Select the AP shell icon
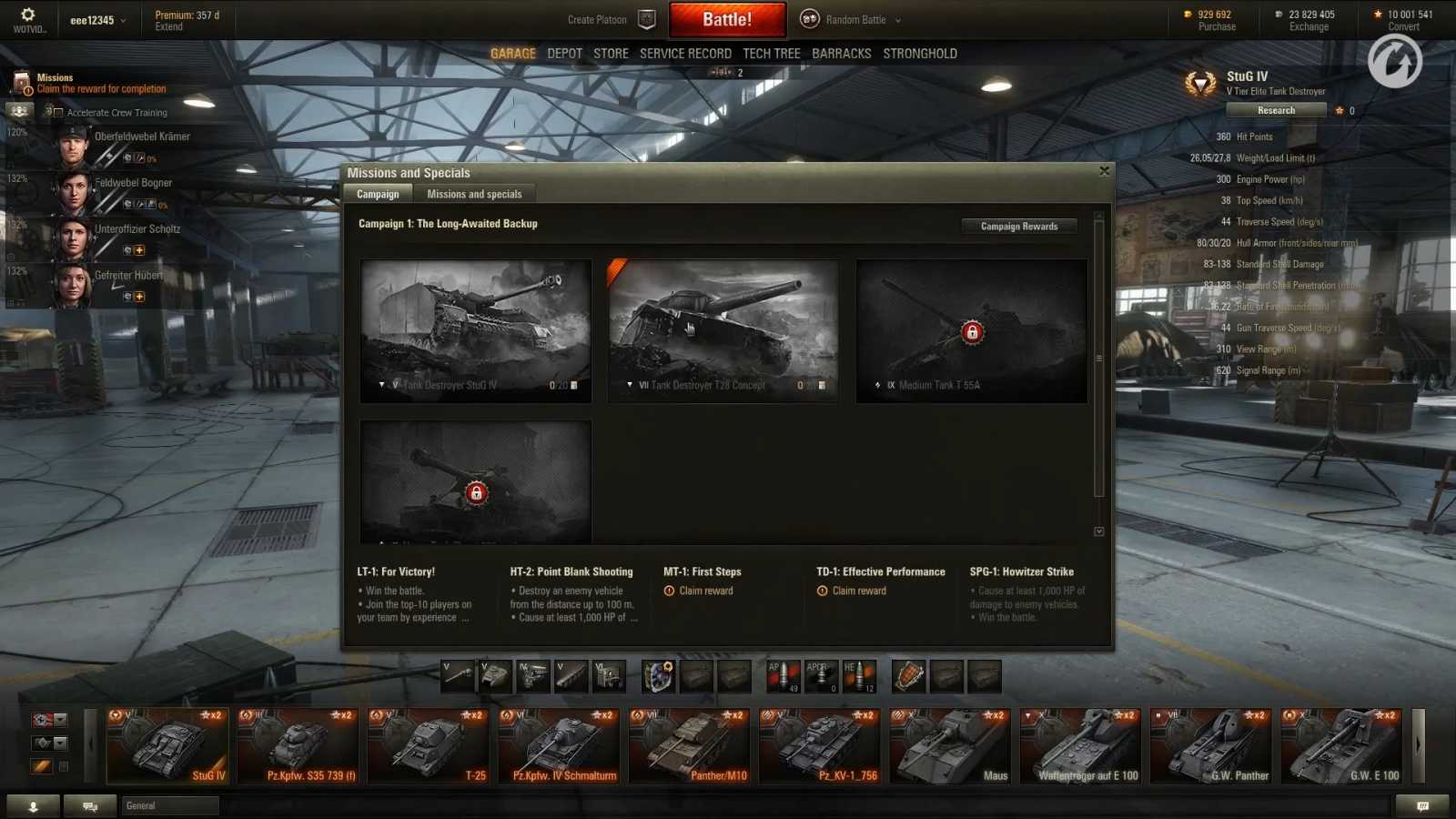The image size is (1456, 819). 783,675
